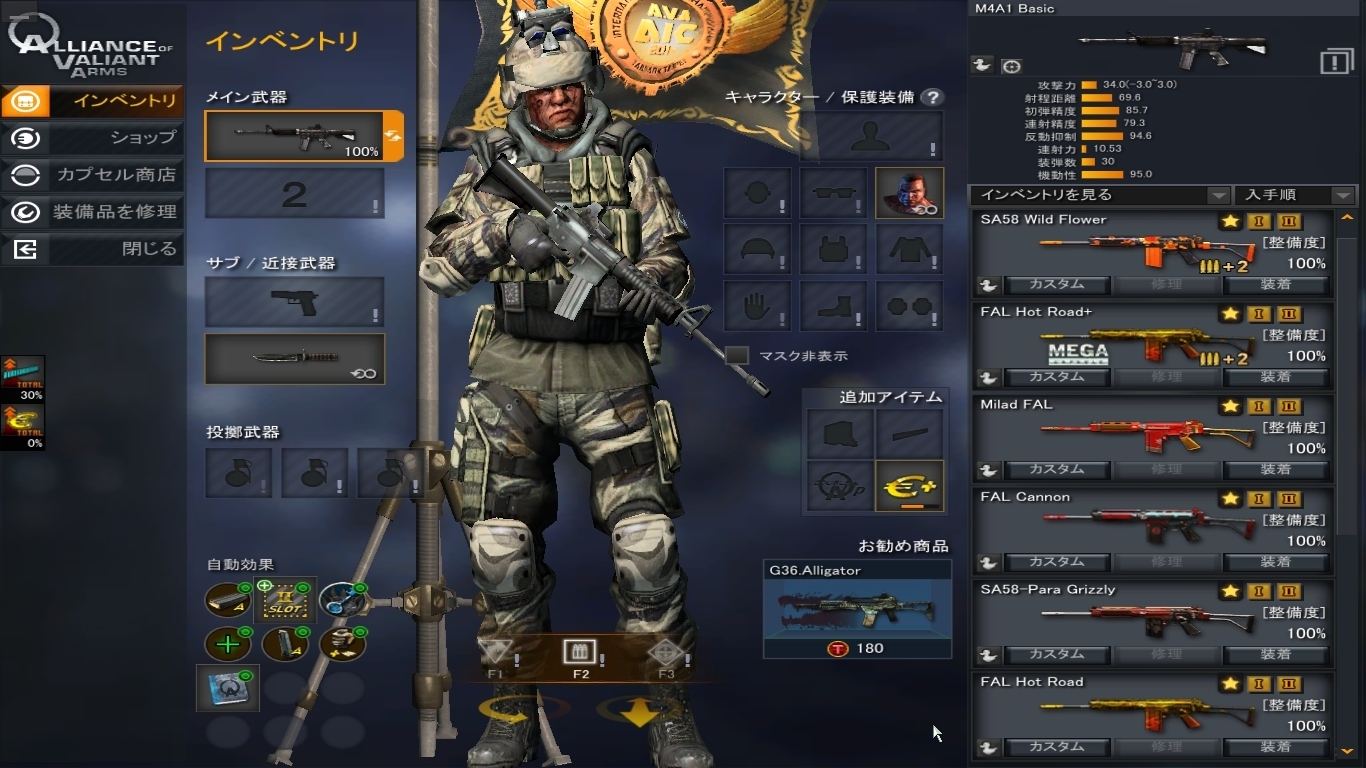Click 装着 for the Milad FAL
The image size is (1366, 768).
point(1275,469)
